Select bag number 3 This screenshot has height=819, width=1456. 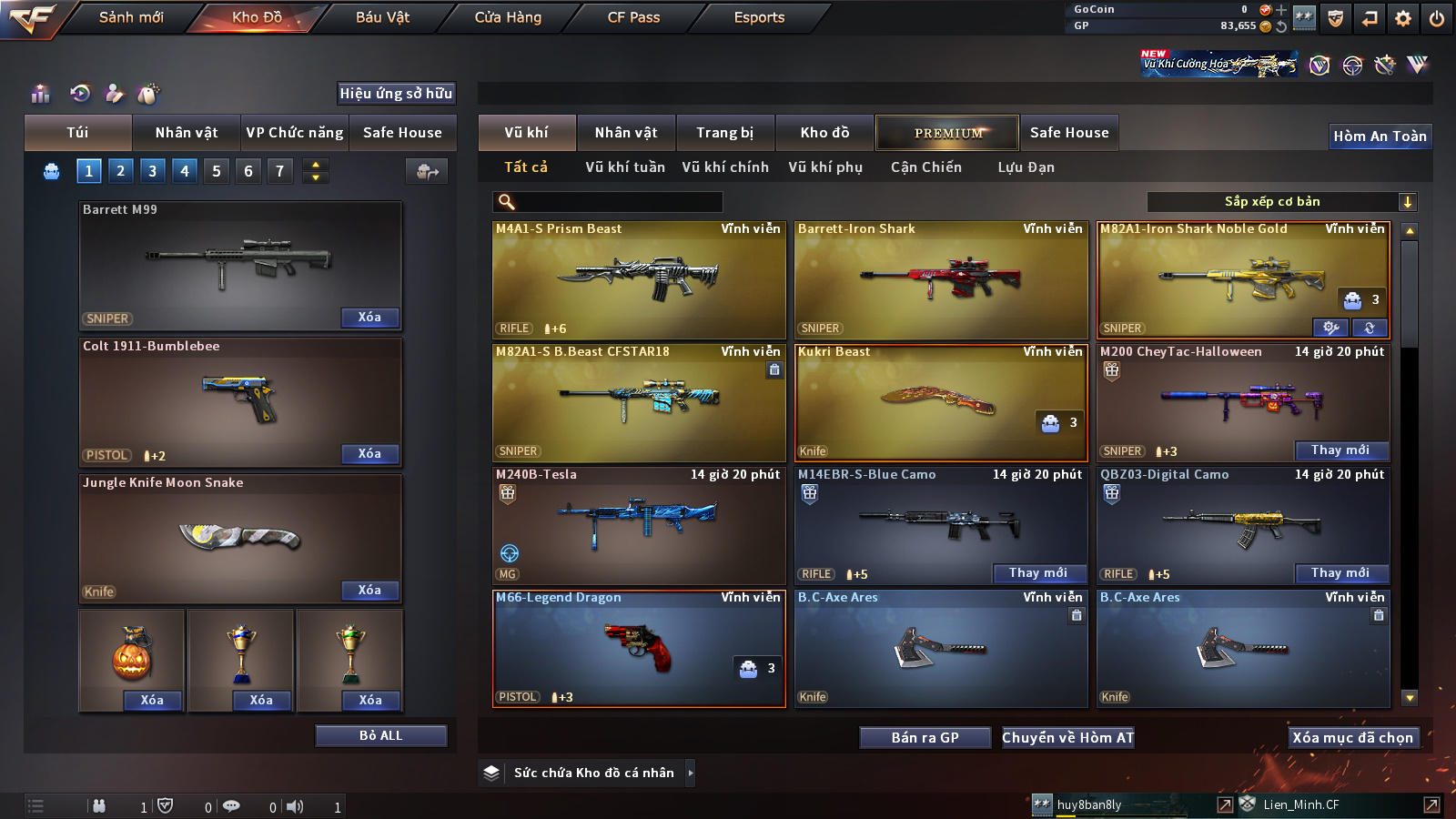pos(153,171)
